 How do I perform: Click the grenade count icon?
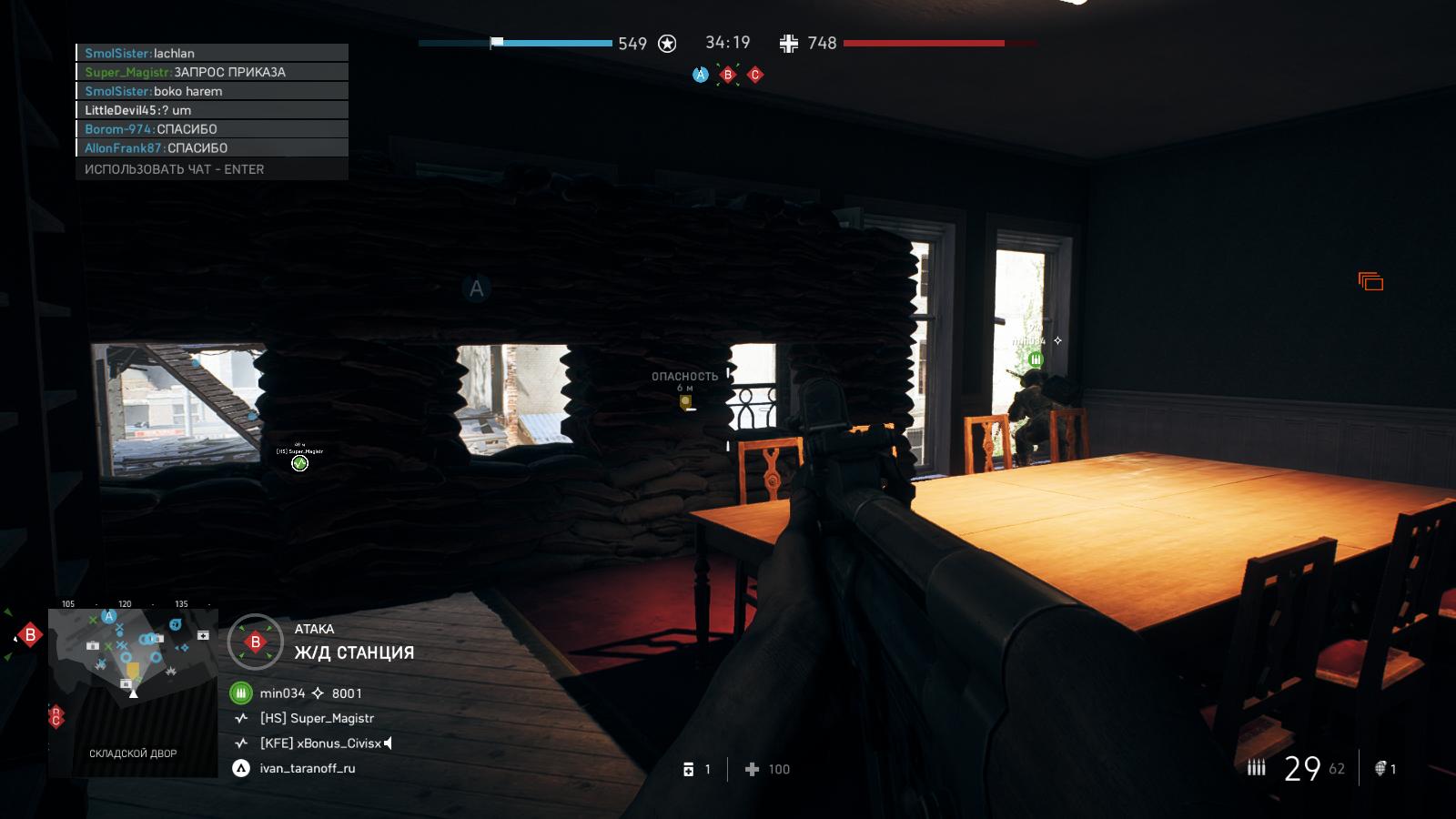click(1380, 769)
